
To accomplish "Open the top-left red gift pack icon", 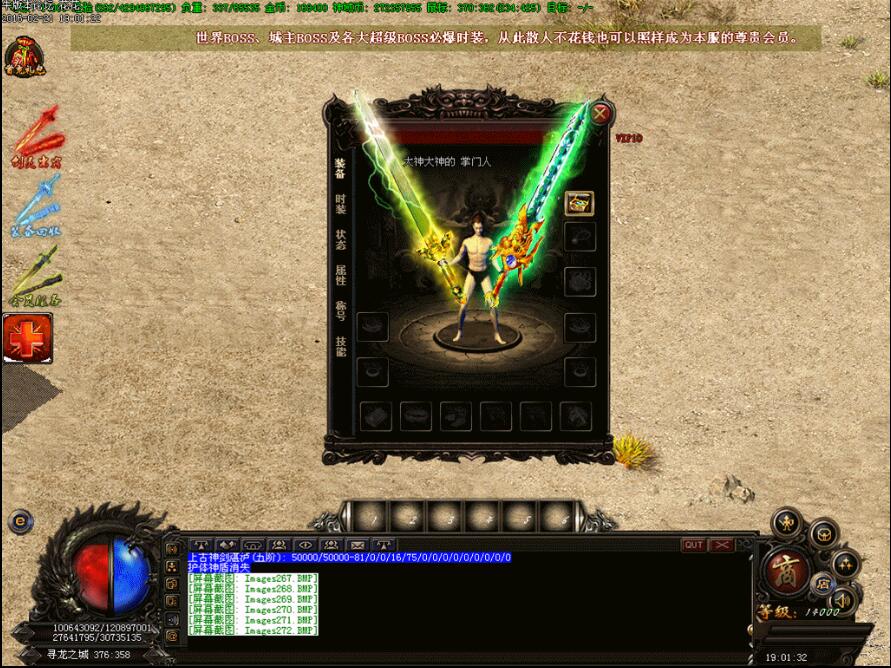I will pyautogui.click(x=22, y=61).
